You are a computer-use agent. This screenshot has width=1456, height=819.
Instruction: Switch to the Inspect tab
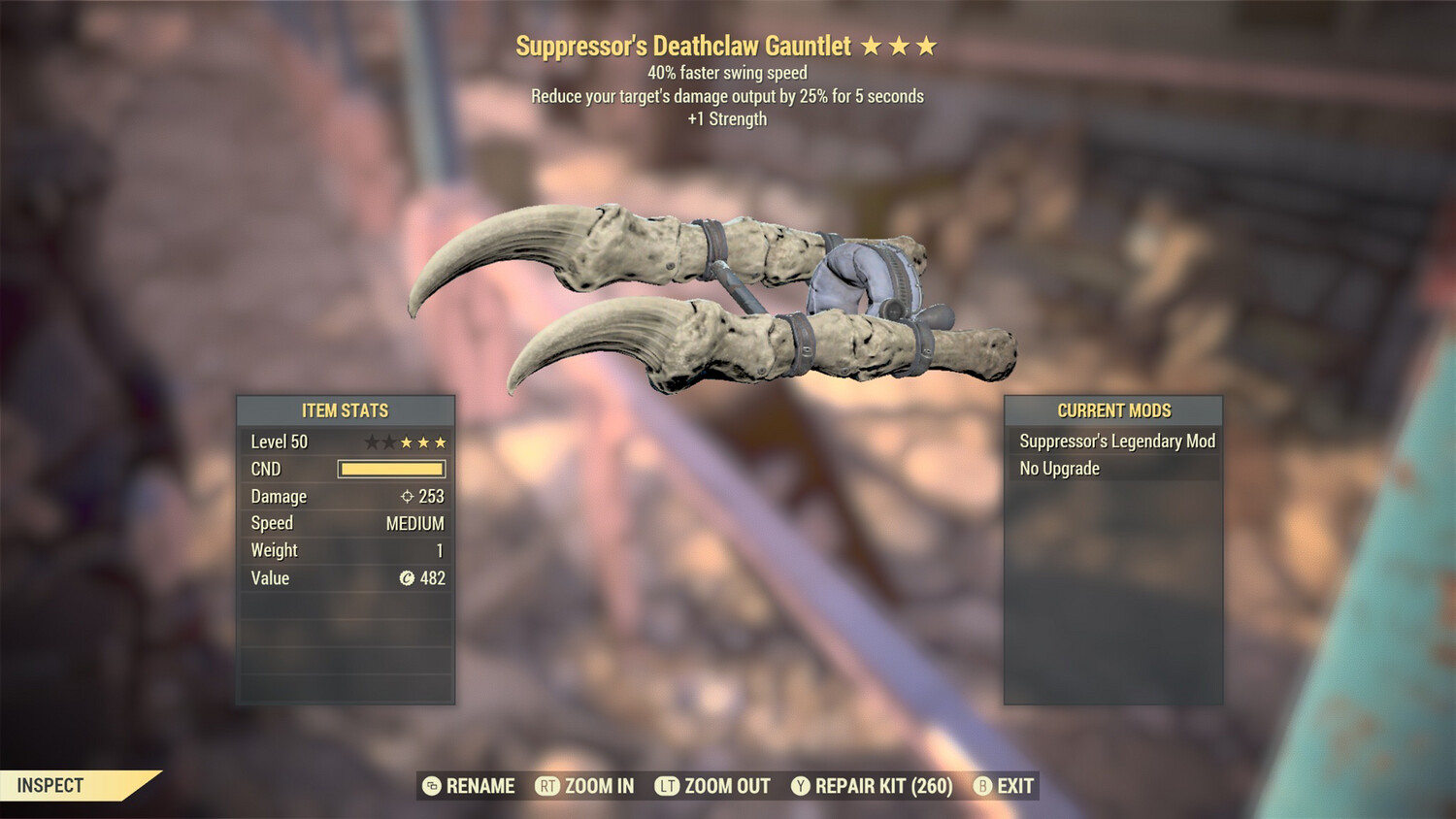pos(49,786)
